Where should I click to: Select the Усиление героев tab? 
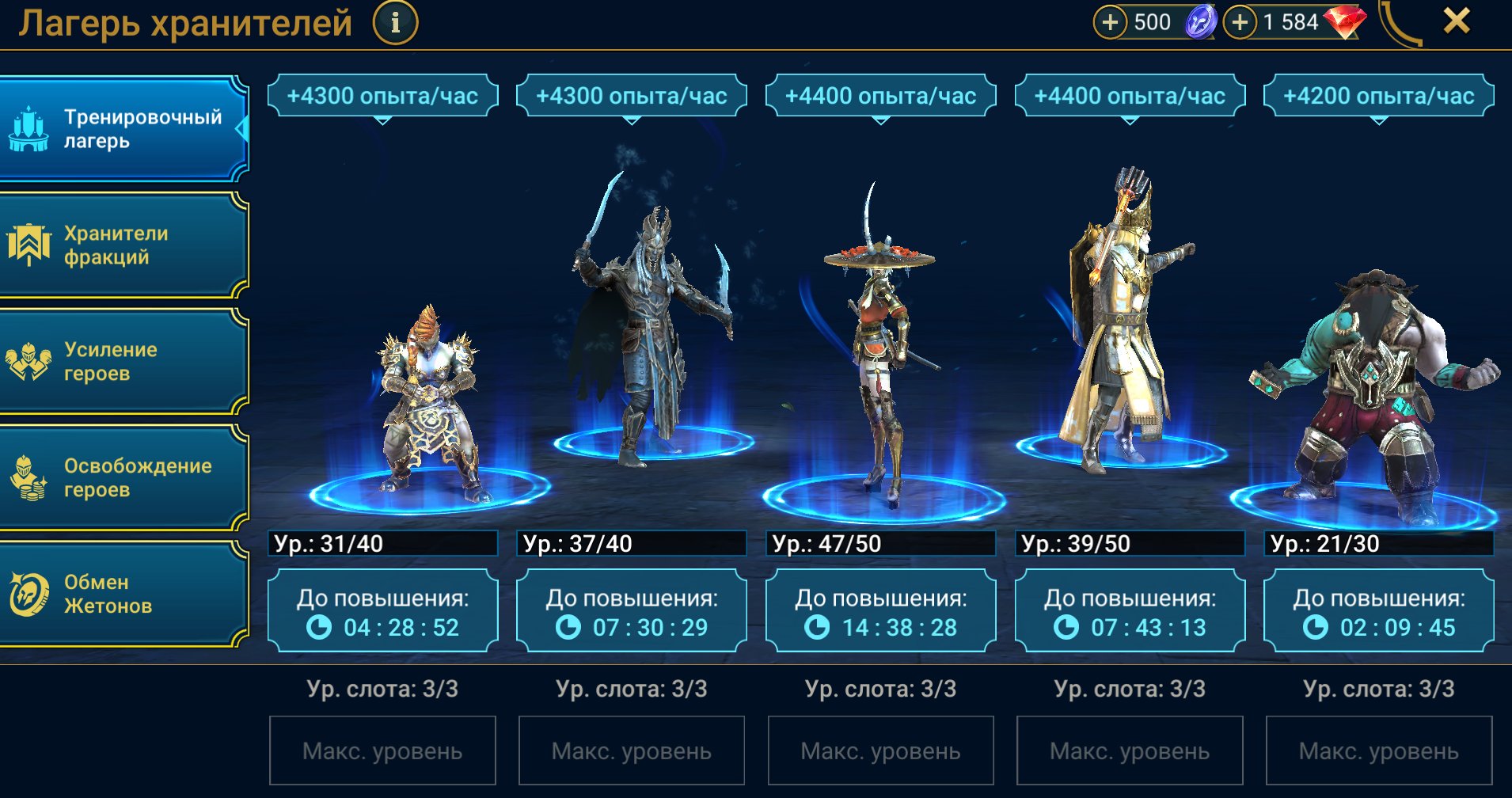123,362
